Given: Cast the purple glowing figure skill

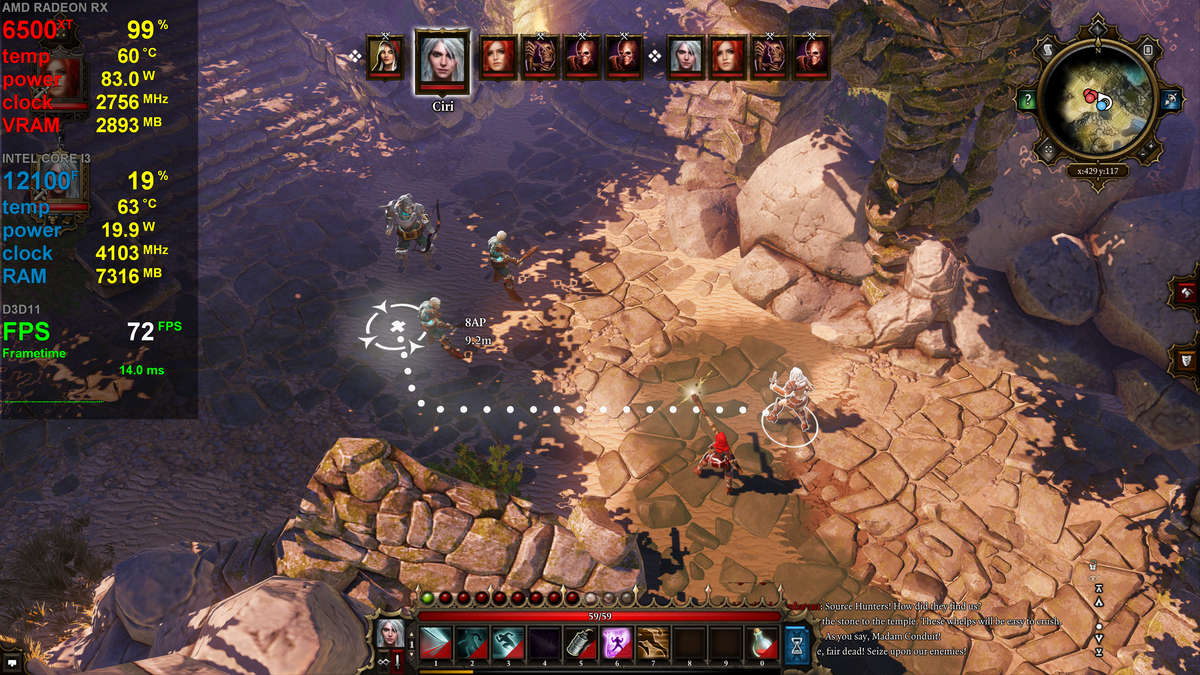Looking at the screenshot, I should click(616, 643).
